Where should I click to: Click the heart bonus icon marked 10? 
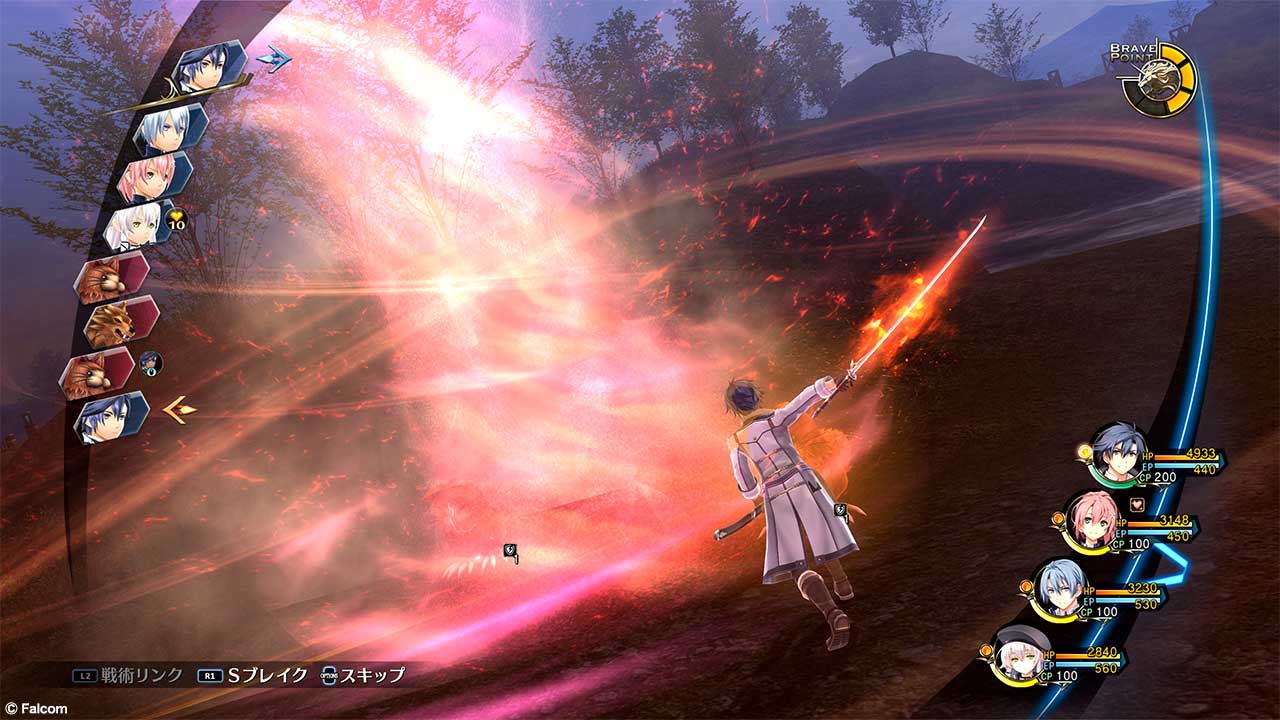176,222
